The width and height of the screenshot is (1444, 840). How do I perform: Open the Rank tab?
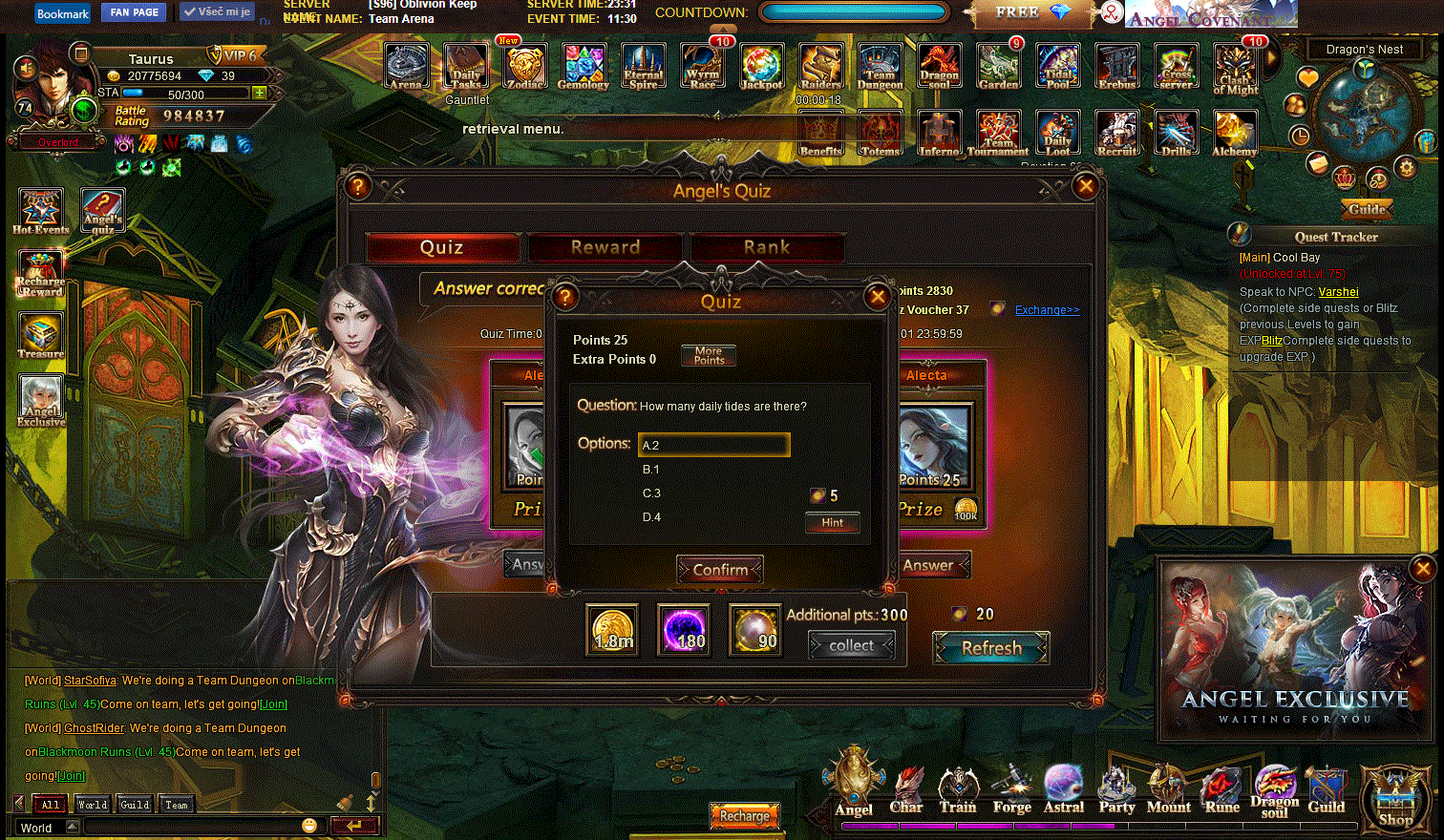coord(767,247)
